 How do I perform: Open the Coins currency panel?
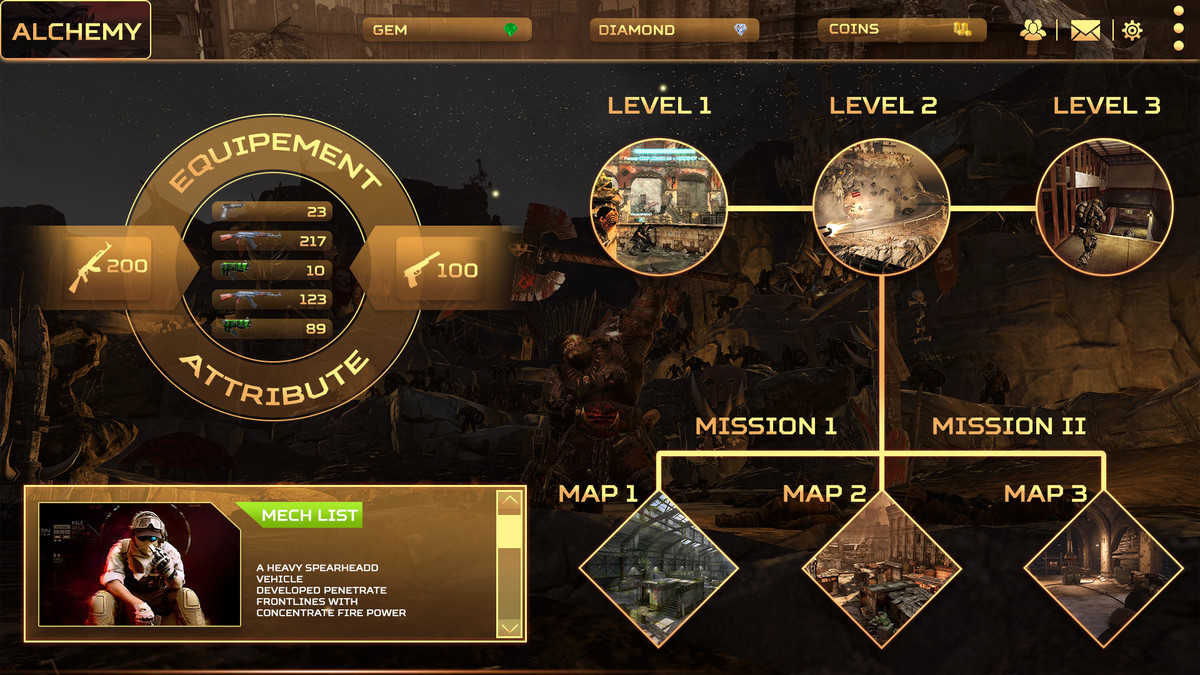click(x=902, y=30)
